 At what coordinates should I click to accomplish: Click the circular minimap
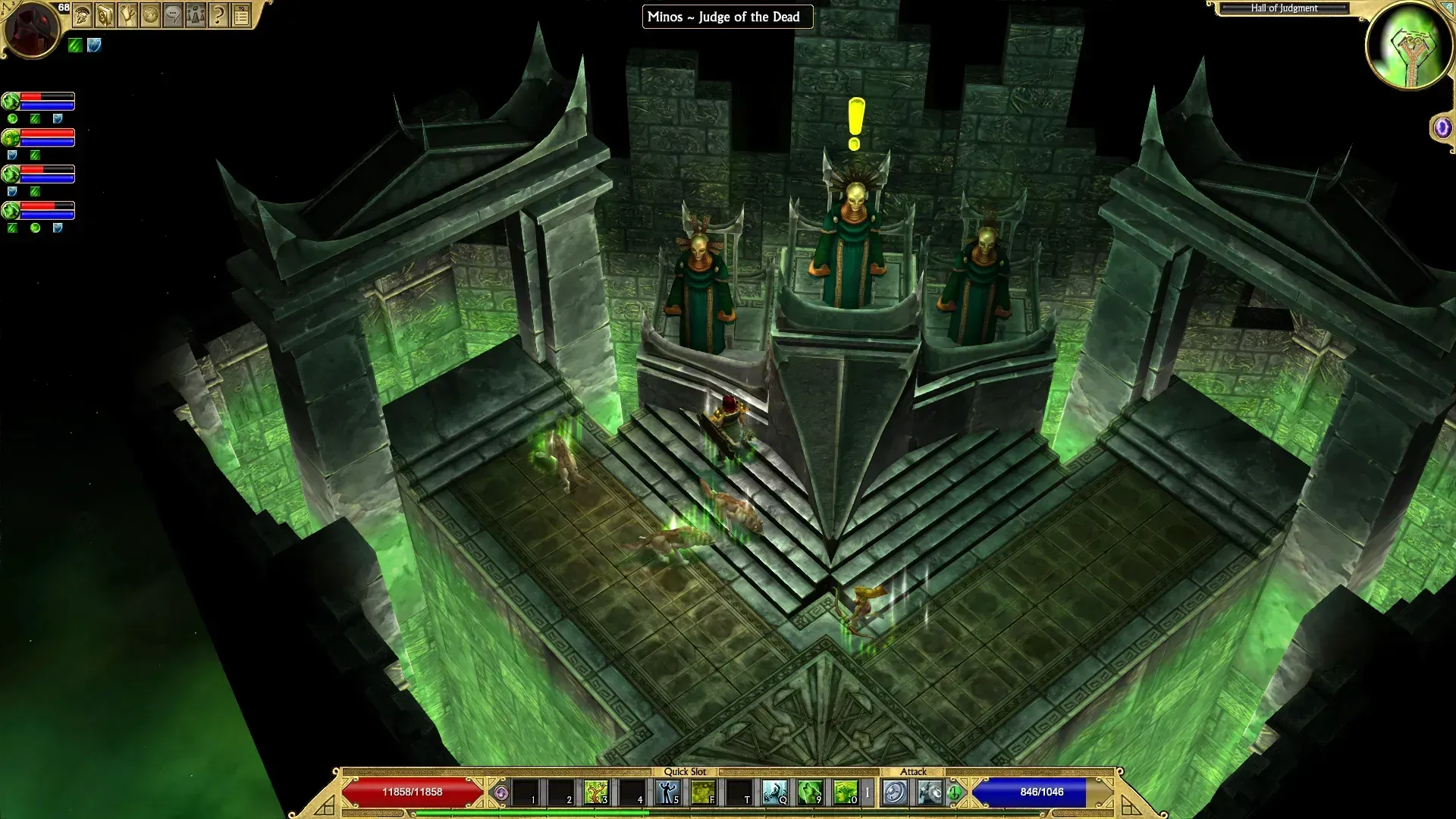coord(1409,45)
